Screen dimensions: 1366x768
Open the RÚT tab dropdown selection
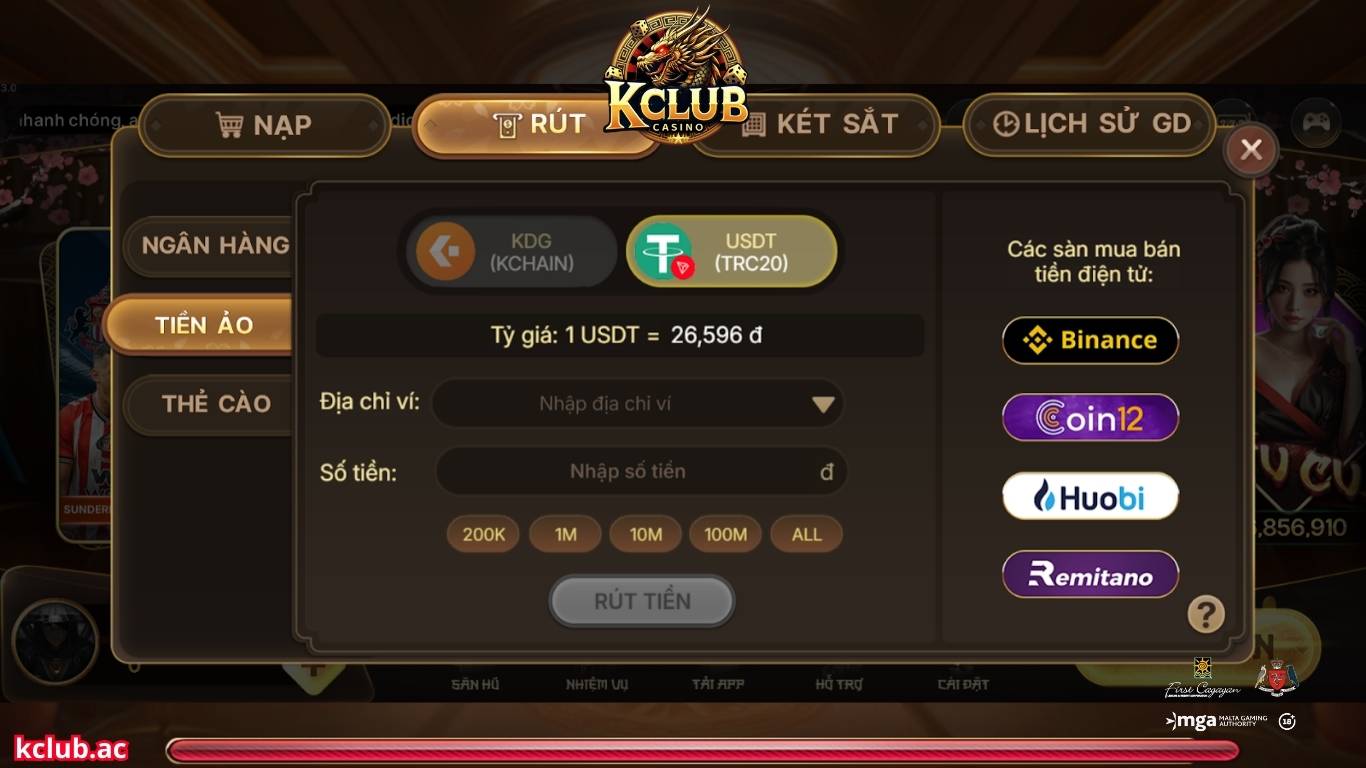(535, 122)
